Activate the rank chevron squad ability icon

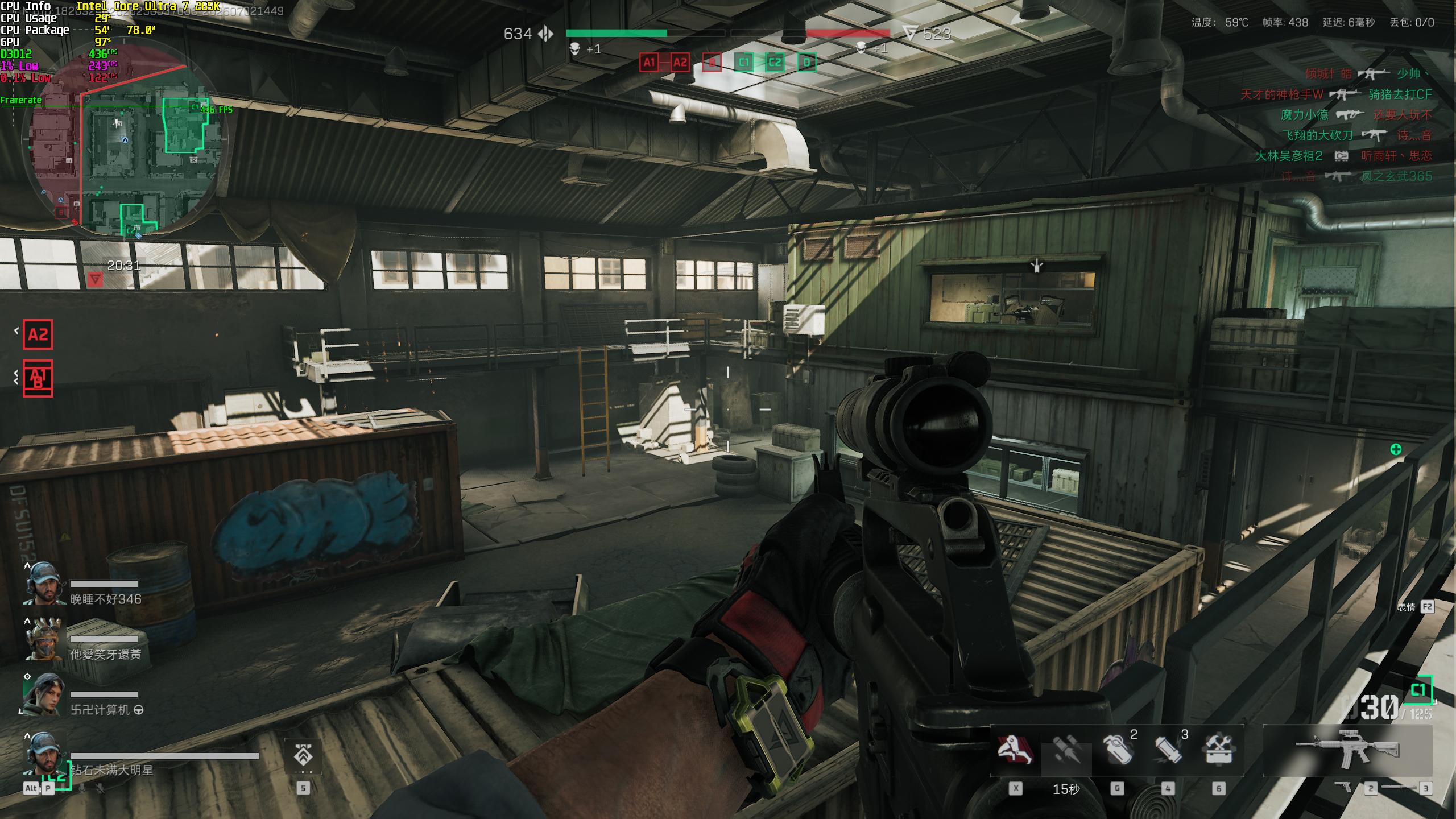point(303,756)
